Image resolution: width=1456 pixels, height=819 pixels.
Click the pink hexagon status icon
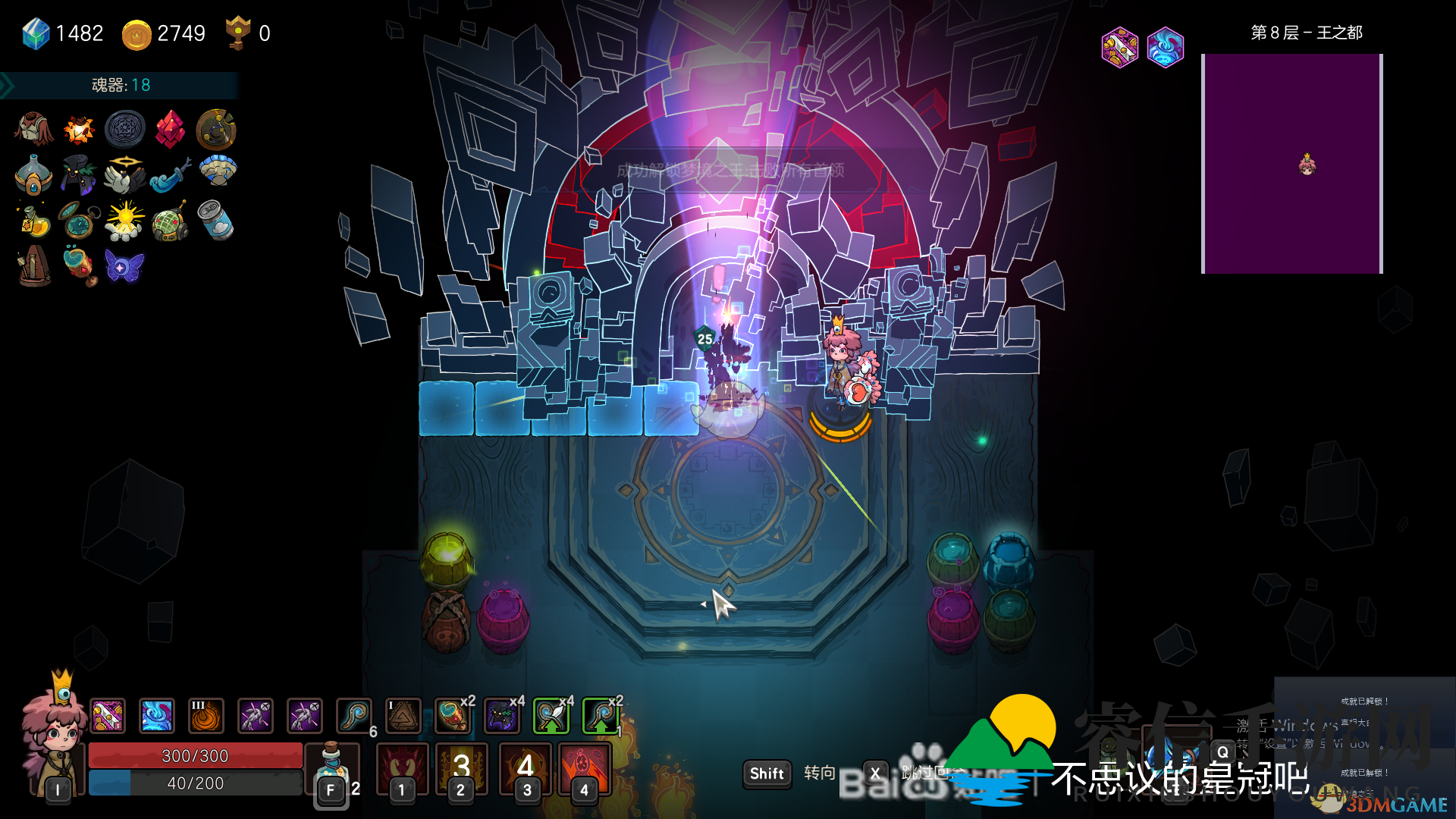tap(1119, 48)
